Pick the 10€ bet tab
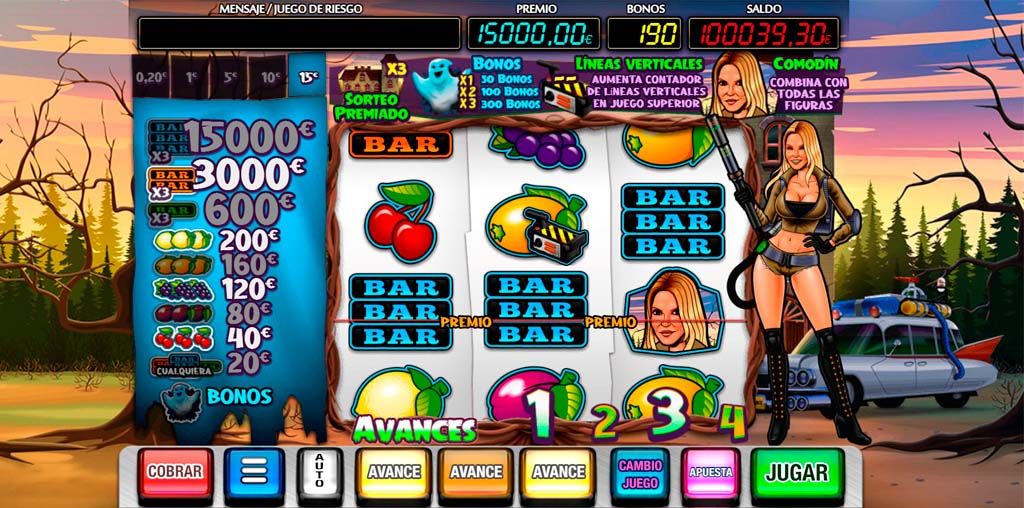Image resolution: width=1024 pixels, height=508 pixels. tap(269, 76)
